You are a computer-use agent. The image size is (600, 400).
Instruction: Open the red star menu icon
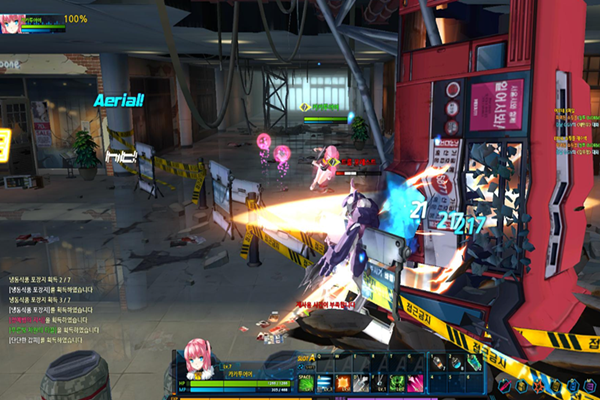pyautogui.click(x=540, y=385)
